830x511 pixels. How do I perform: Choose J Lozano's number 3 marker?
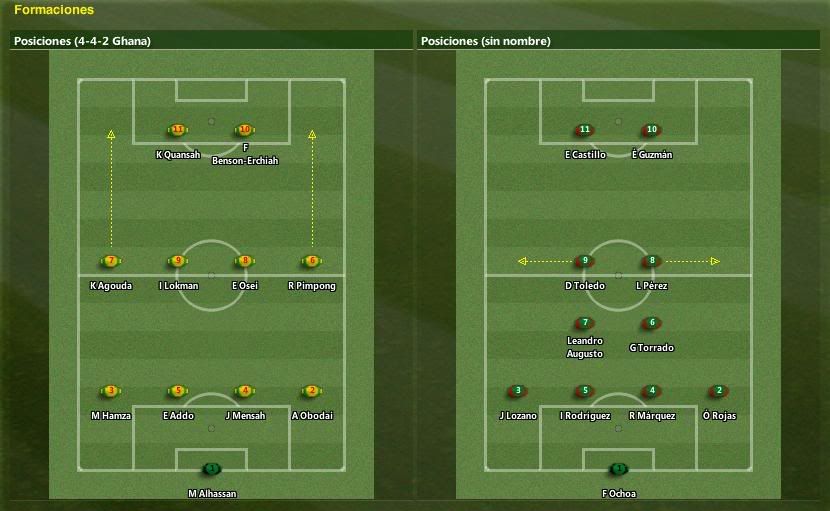(518, 391)
